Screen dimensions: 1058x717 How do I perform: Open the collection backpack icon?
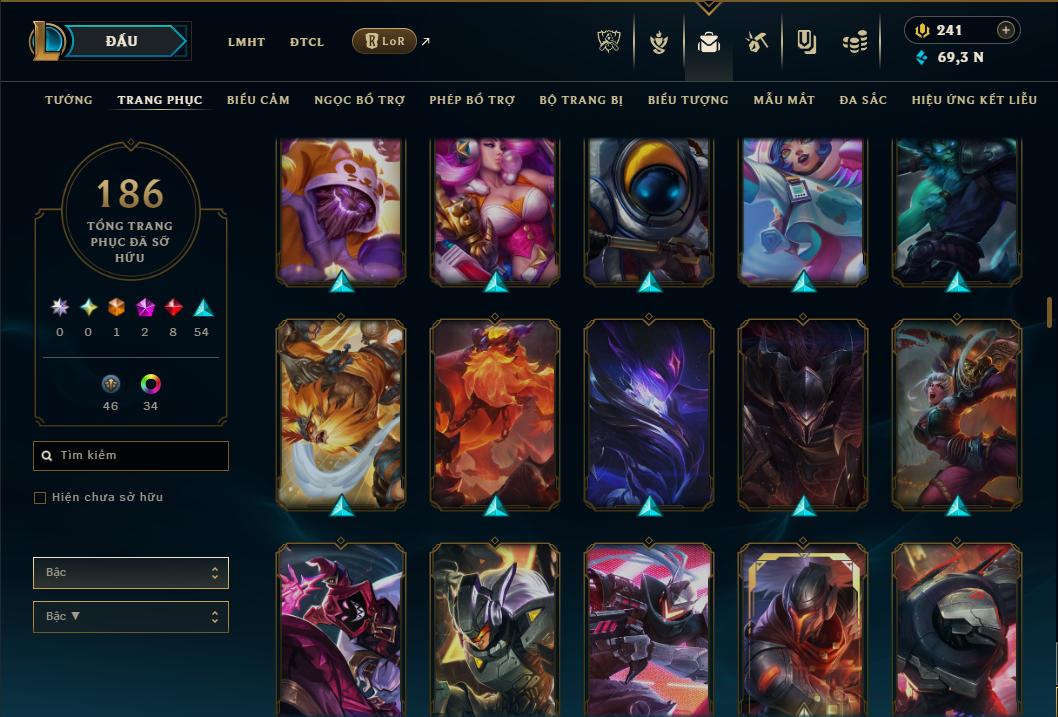pyautogui.click(x=709, y=42)
